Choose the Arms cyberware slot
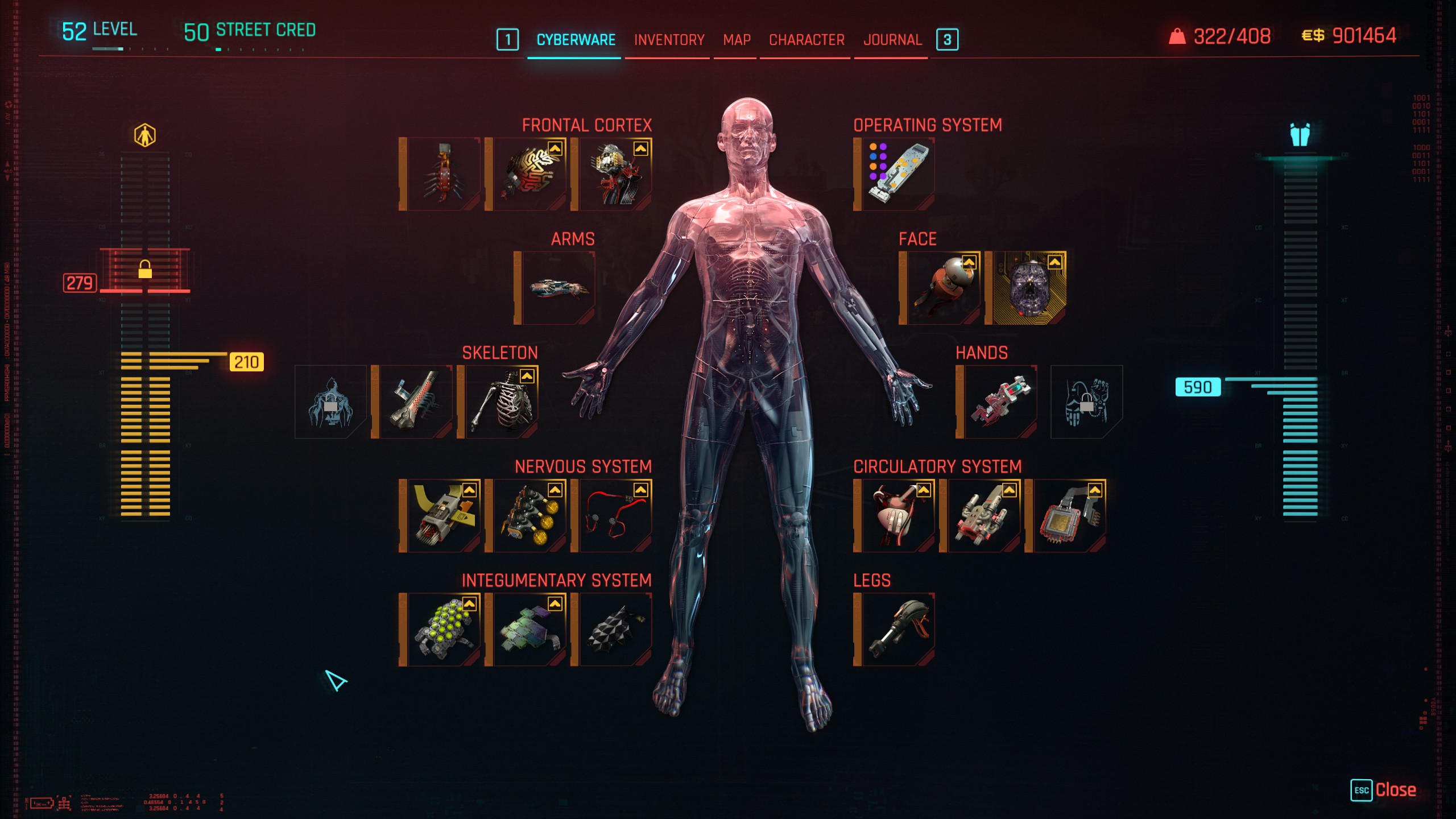 point(558,288)
